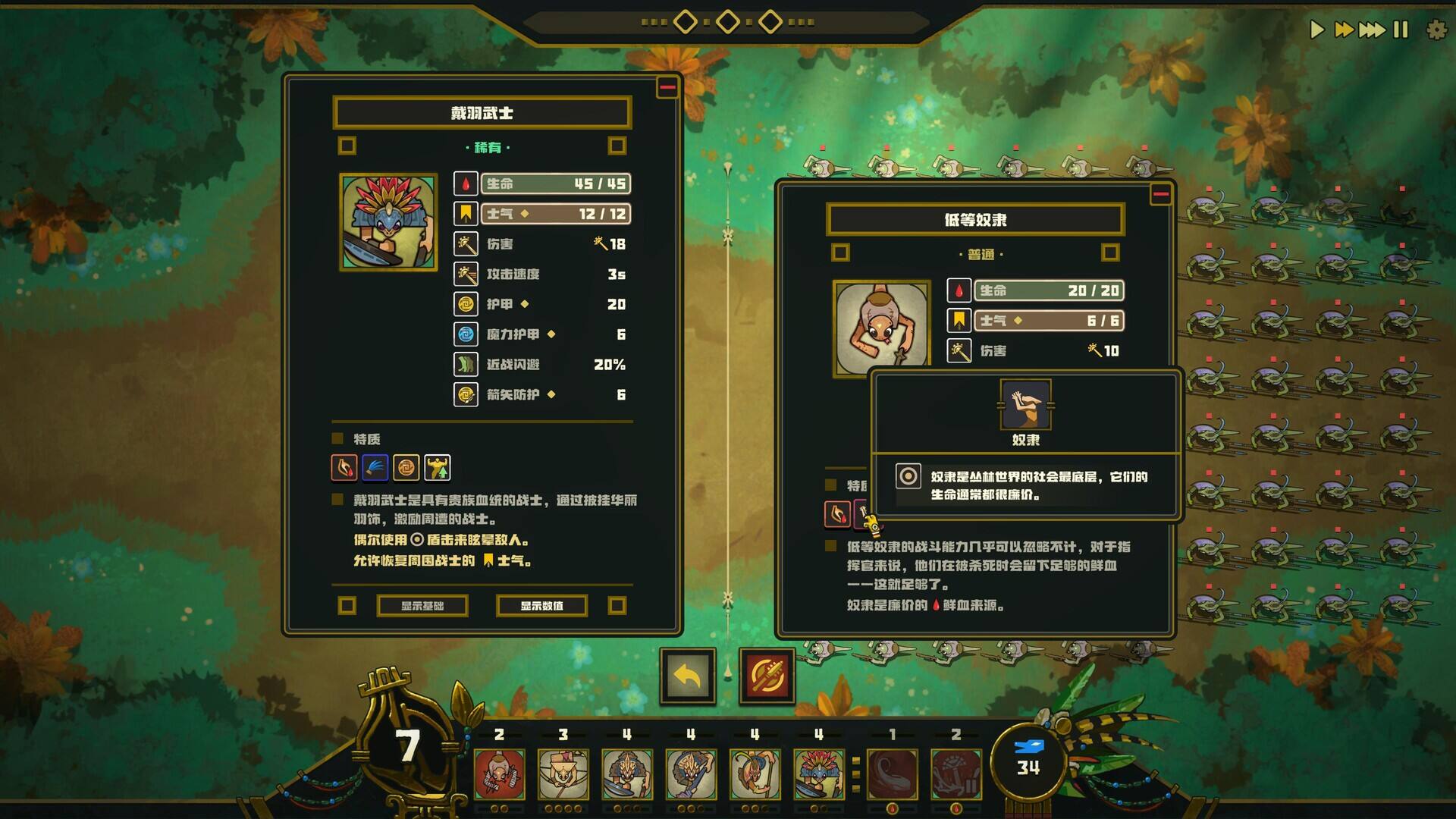1456x819 pixels.
Task: Collapse the 戴羽武士 panel with red minimize toggle
Action: pyautogui.click(x=666, y=86)
